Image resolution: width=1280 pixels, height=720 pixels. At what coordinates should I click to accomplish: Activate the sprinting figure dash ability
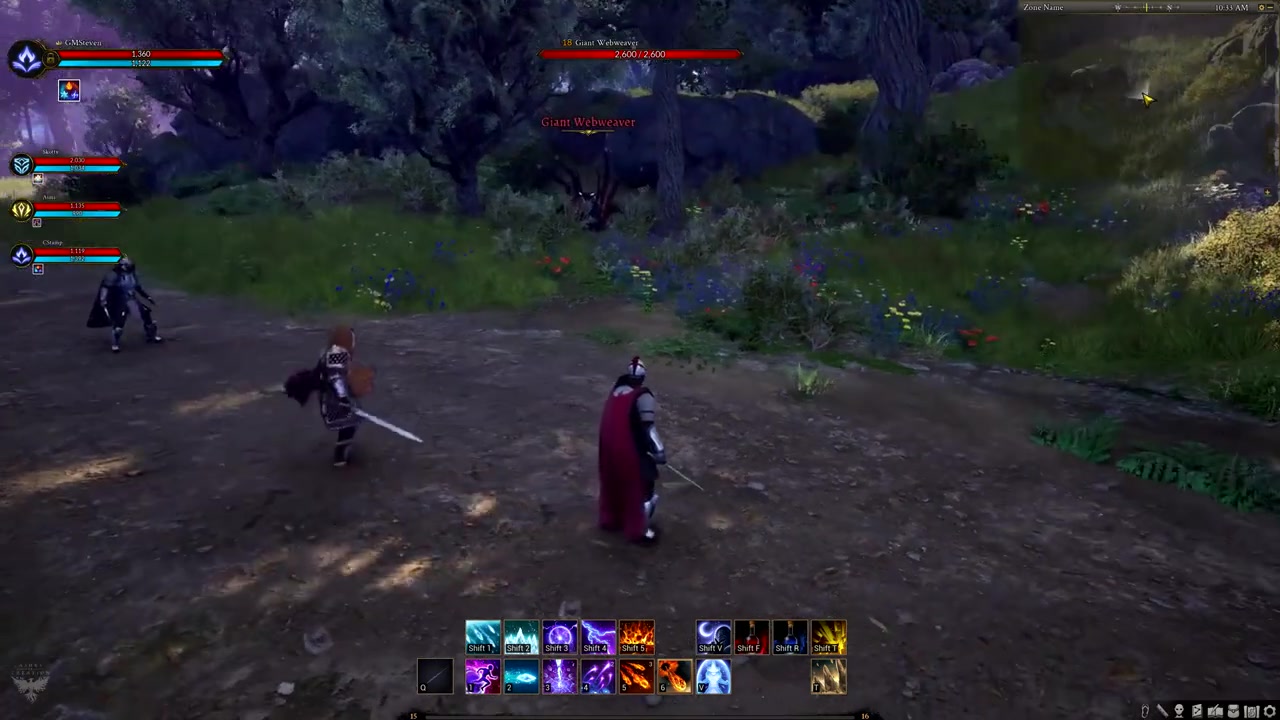tap(482, 676)
